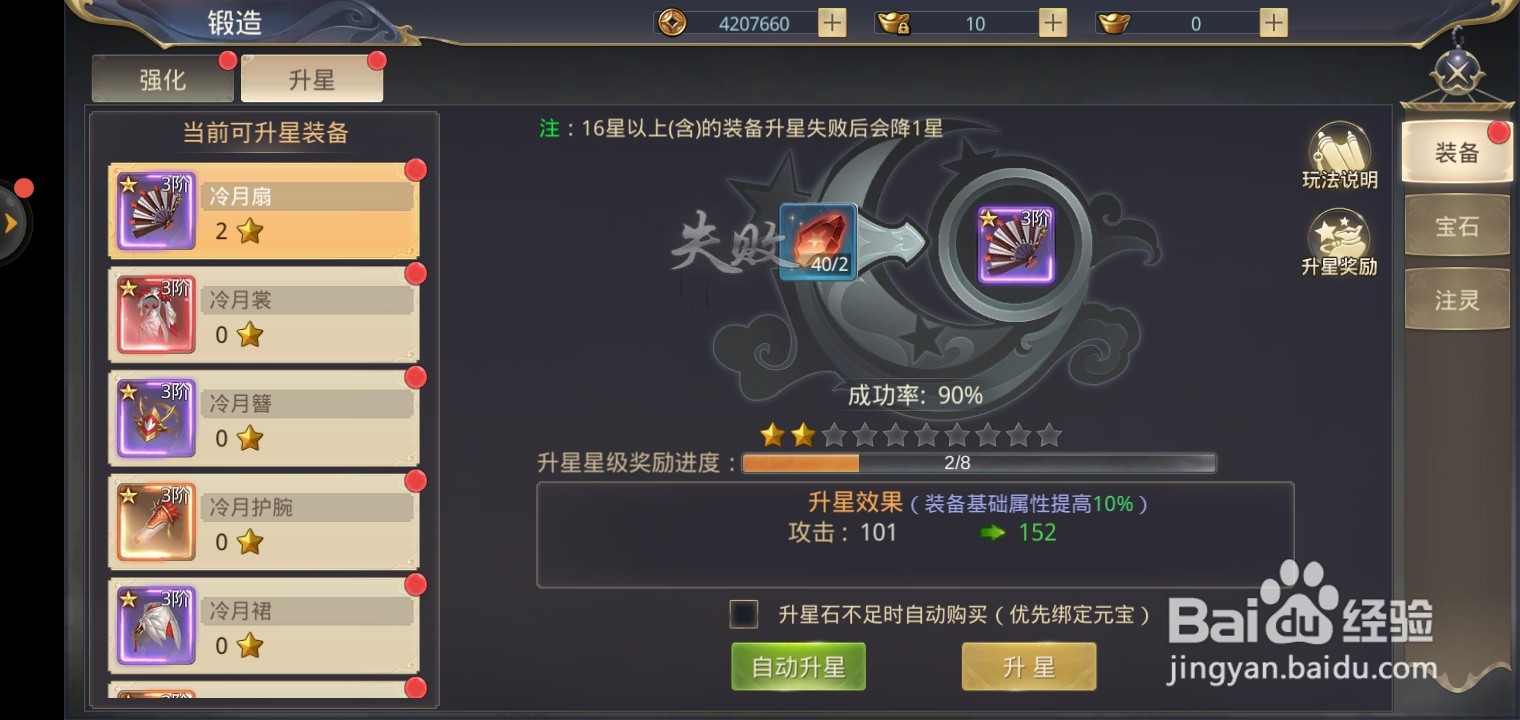Select the 冷月护腕 equipment icon
Image resolution: width=1520 pixels, height=720 pixels.
pyautogui.click(x=155, y=521)
